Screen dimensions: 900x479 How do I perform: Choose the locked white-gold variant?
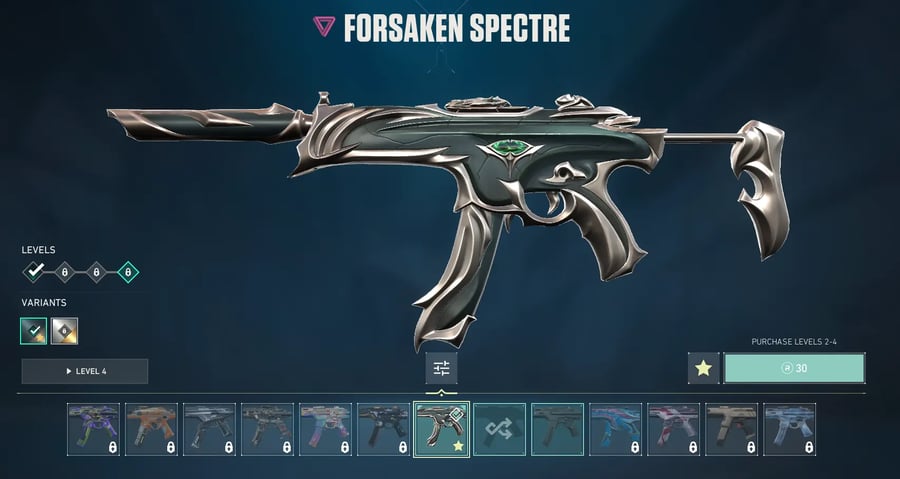point(65,330)
